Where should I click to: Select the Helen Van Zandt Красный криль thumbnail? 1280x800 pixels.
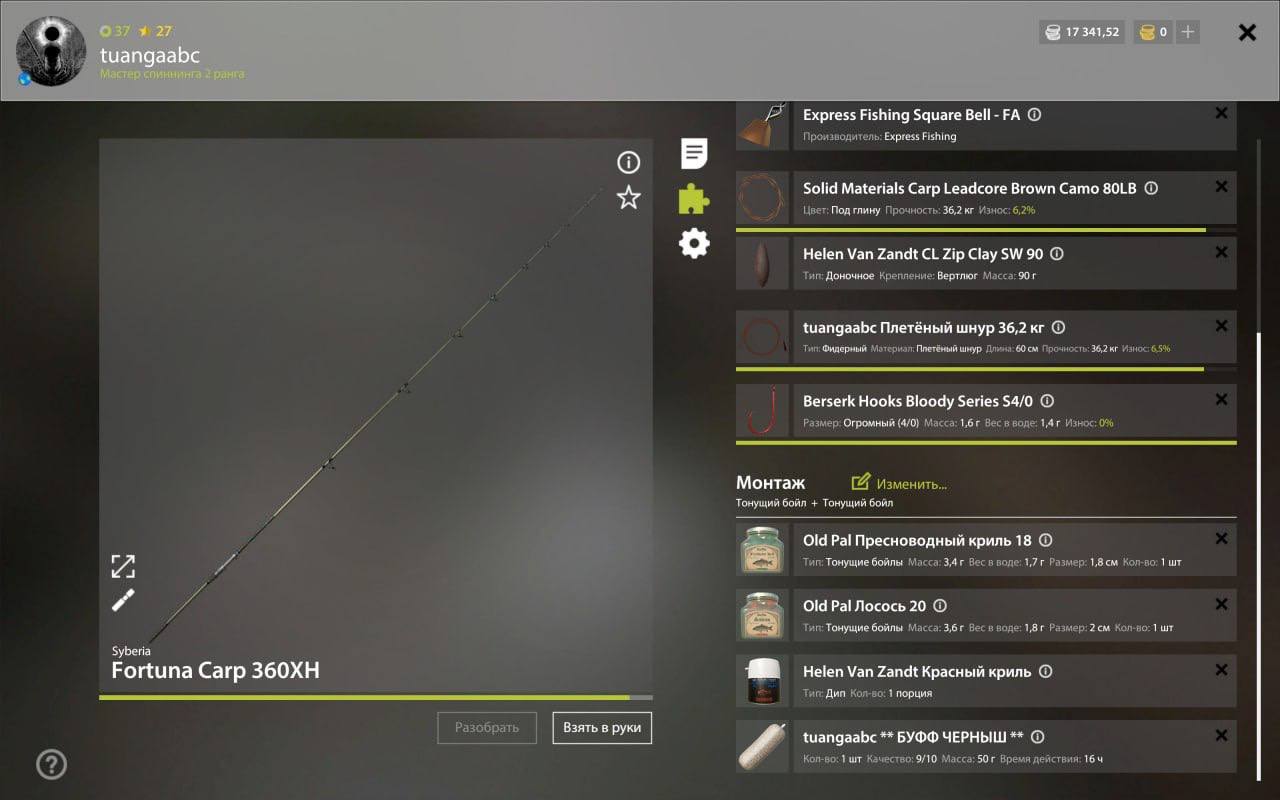pos(762,680)
